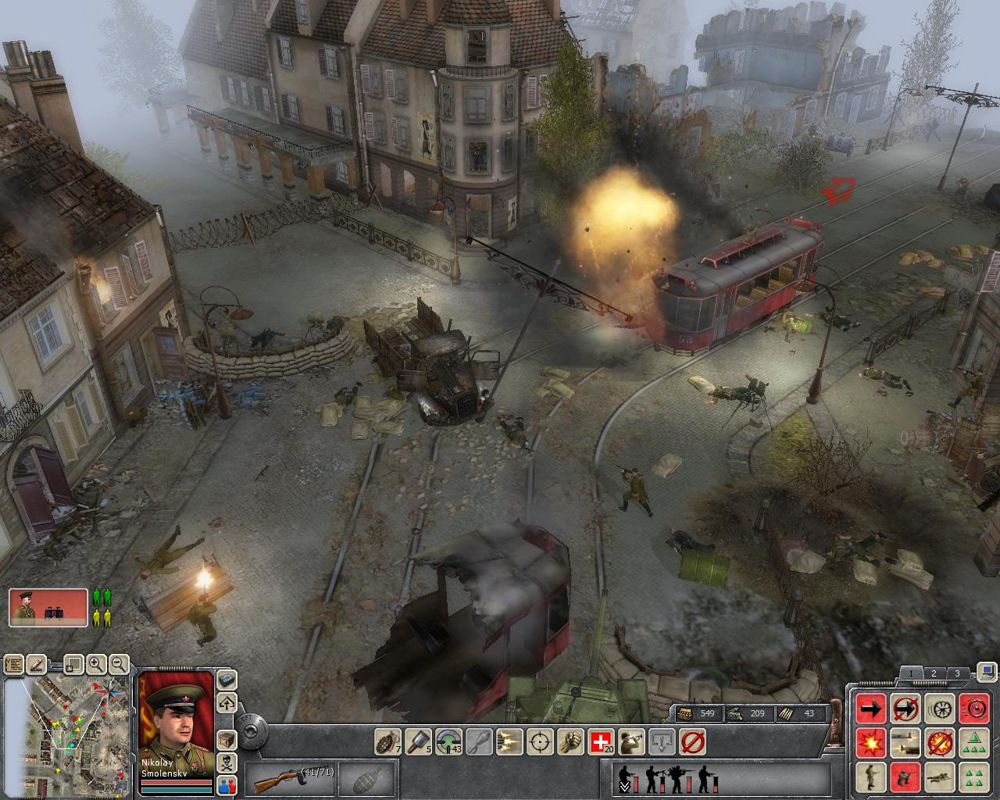This screenshot has width=1000, height=800.
Task: Zoom out the minimap with the minus magnifier
Action: (x=119, y=663)
